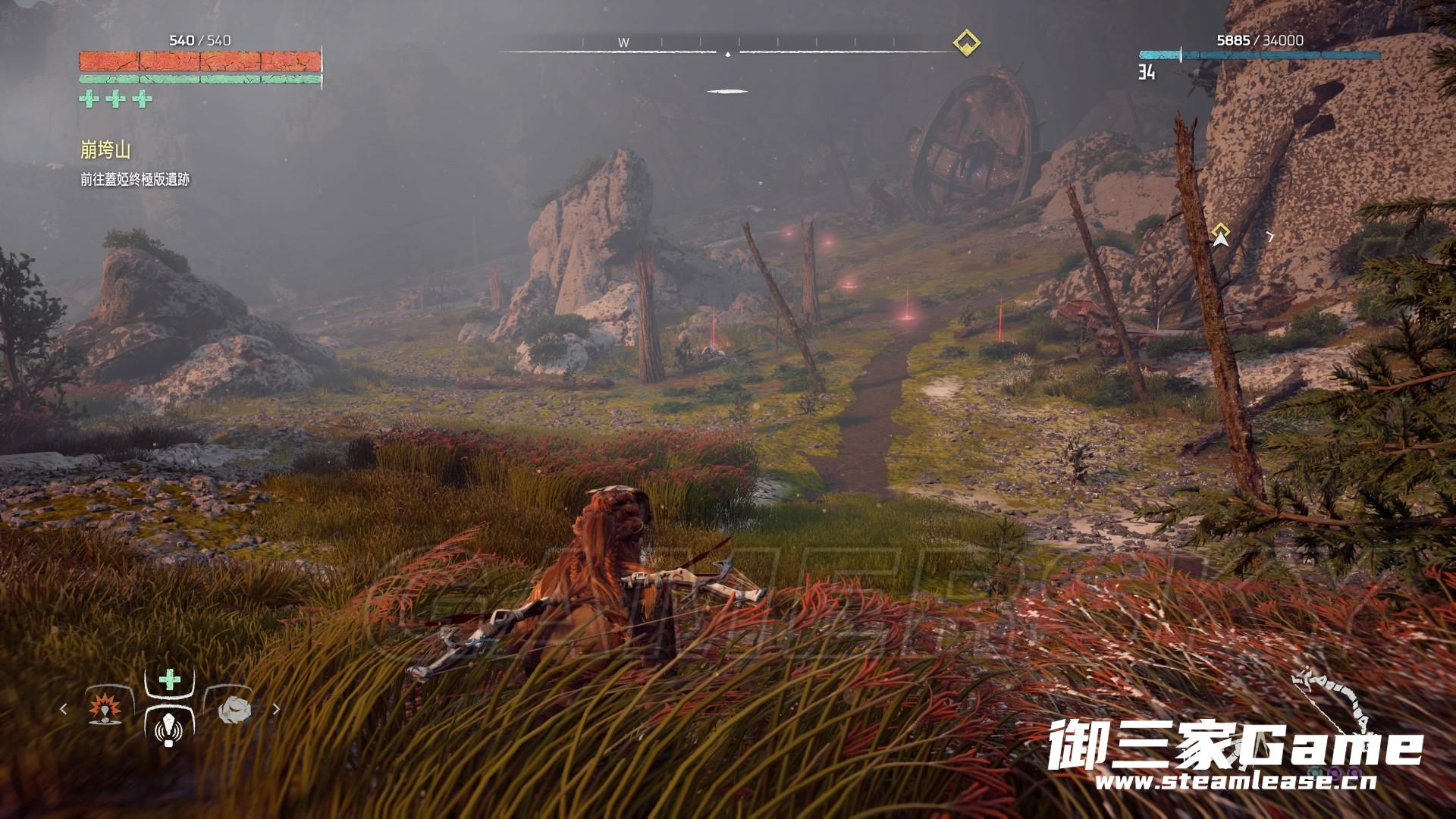Viewport: 1456px width, 819px height.
Task: Open the 崩垮山 quest tracker
Action: [105, 150]
